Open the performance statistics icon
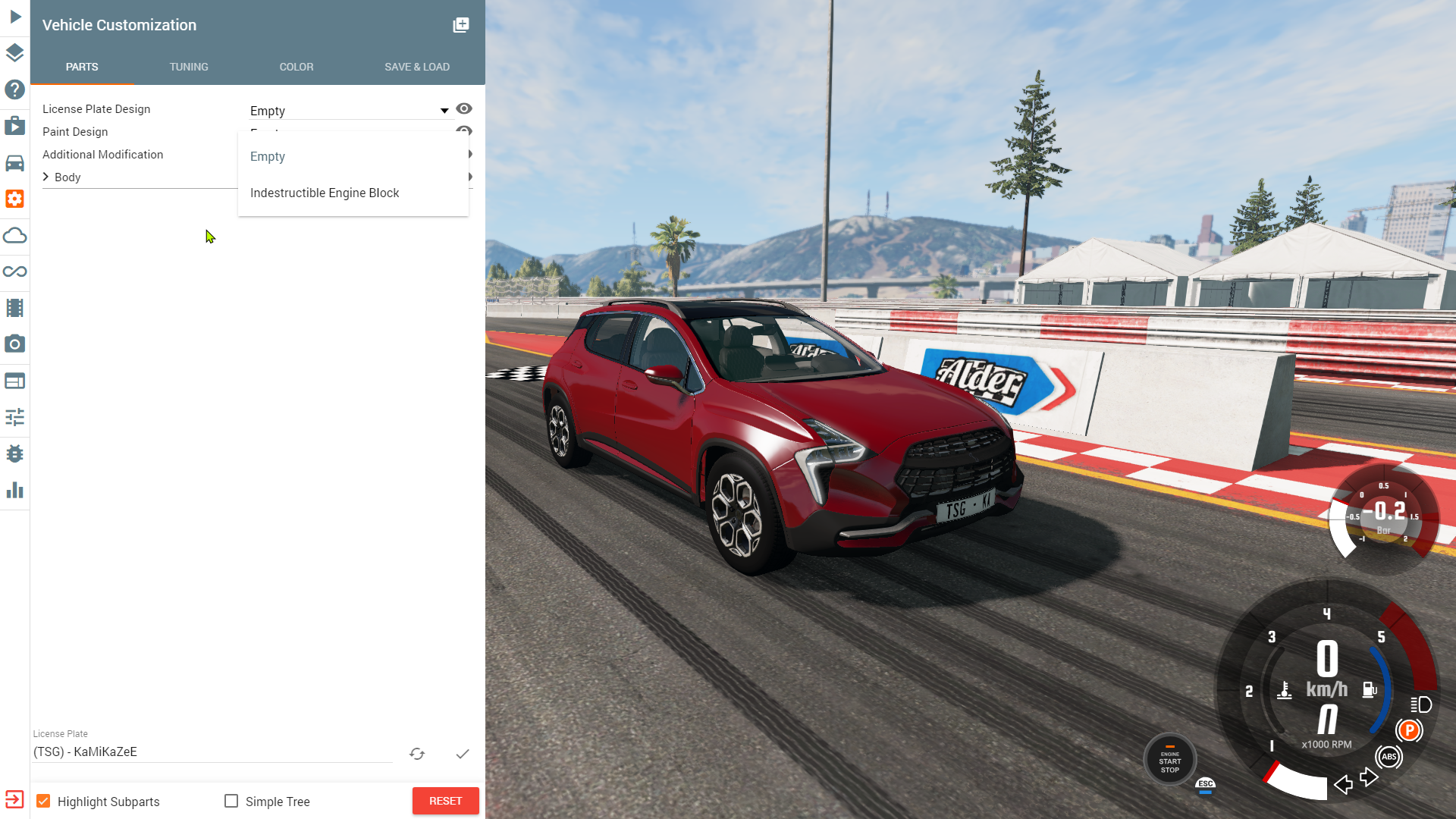Viewport: 1456px width, 819px height. tap(14, 490)
